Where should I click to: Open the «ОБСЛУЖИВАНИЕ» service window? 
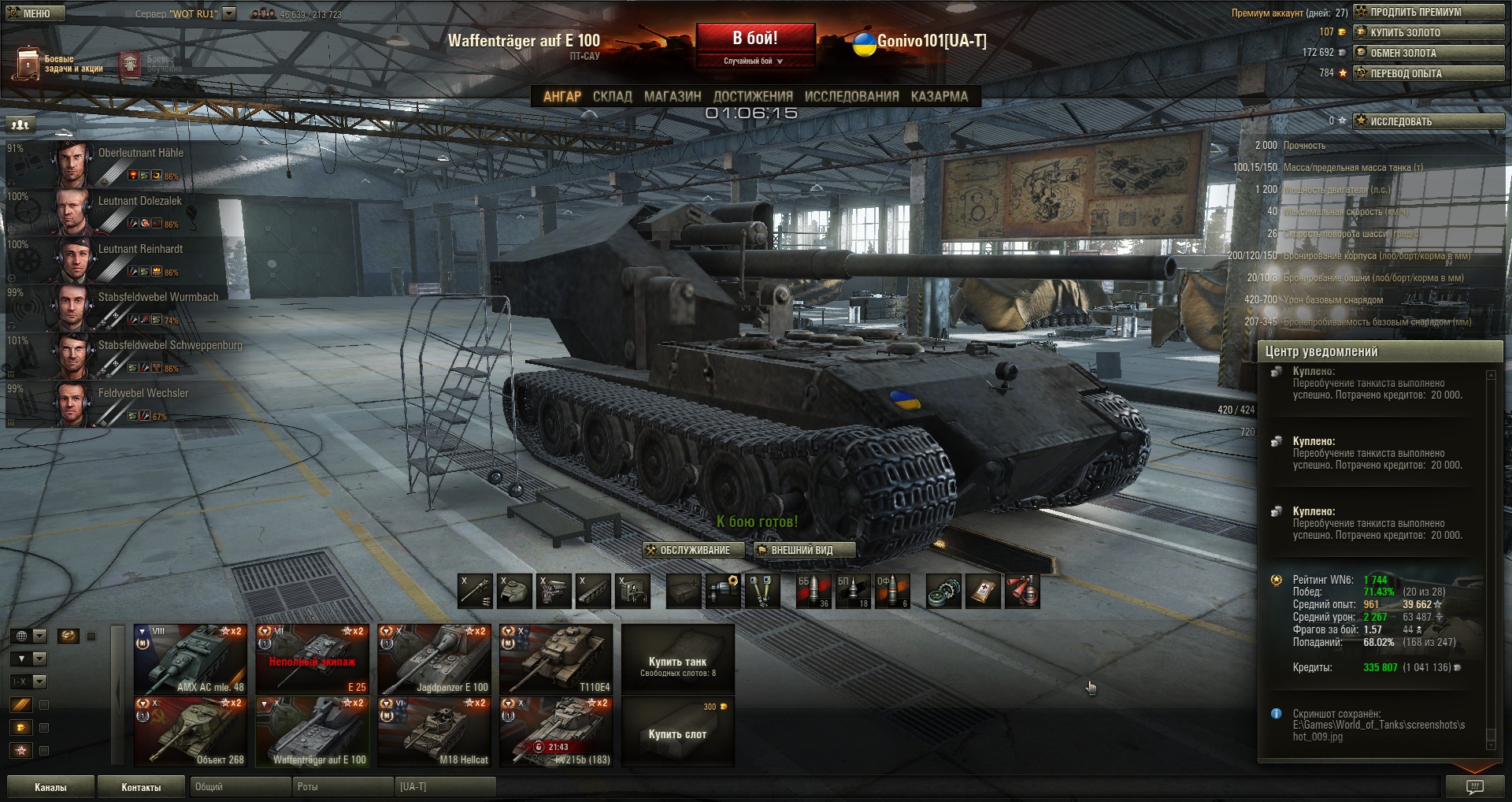694,550
